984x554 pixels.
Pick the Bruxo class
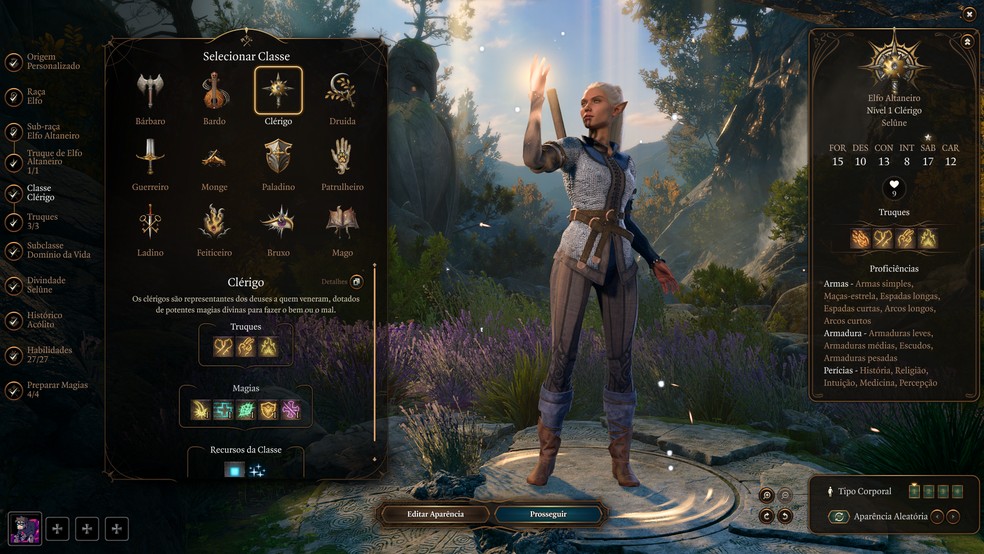pyautogui.click(x=278, y=222)
